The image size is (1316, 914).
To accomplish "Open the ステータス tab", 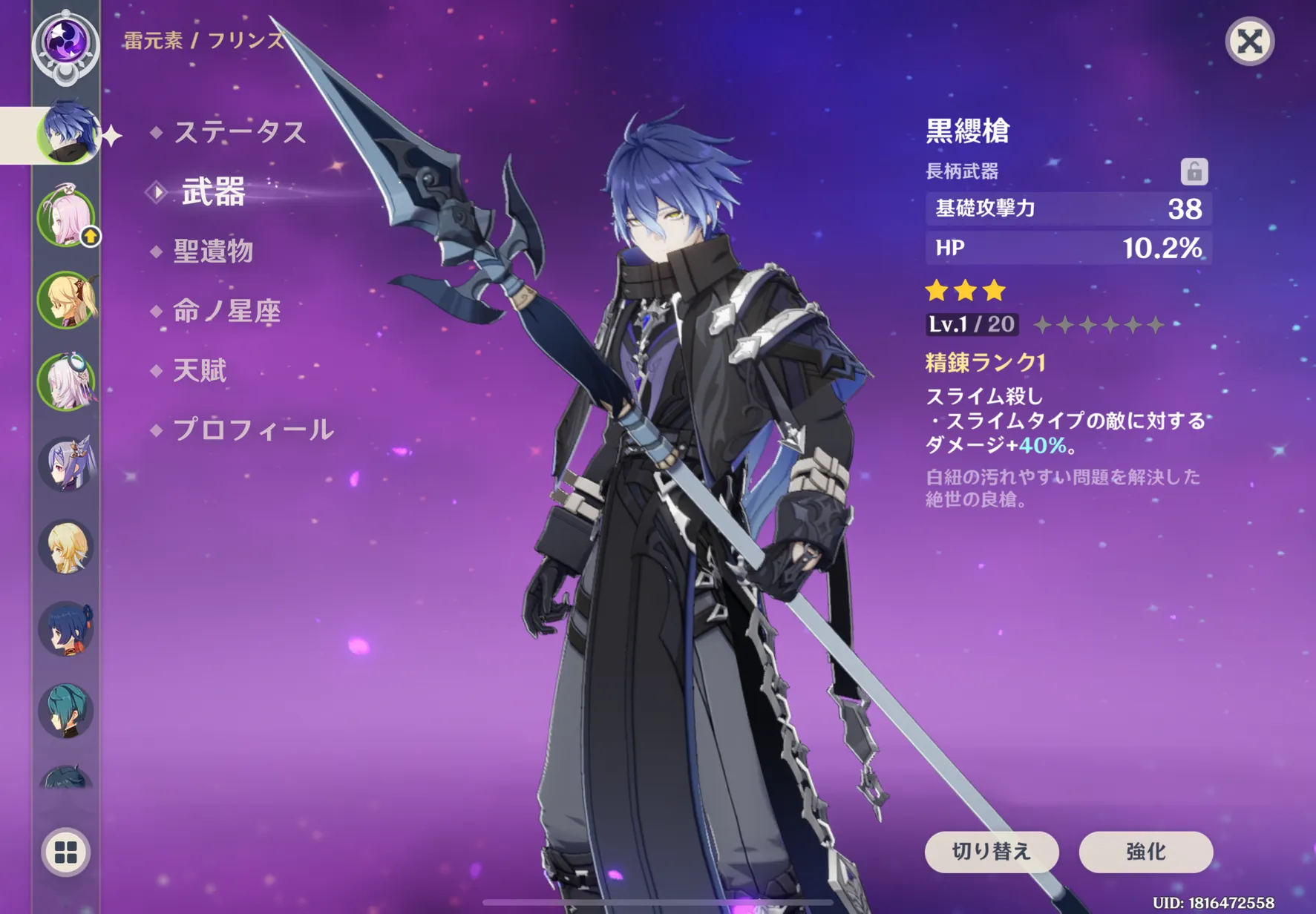I will pyautogui.click(x=239, y=133).
